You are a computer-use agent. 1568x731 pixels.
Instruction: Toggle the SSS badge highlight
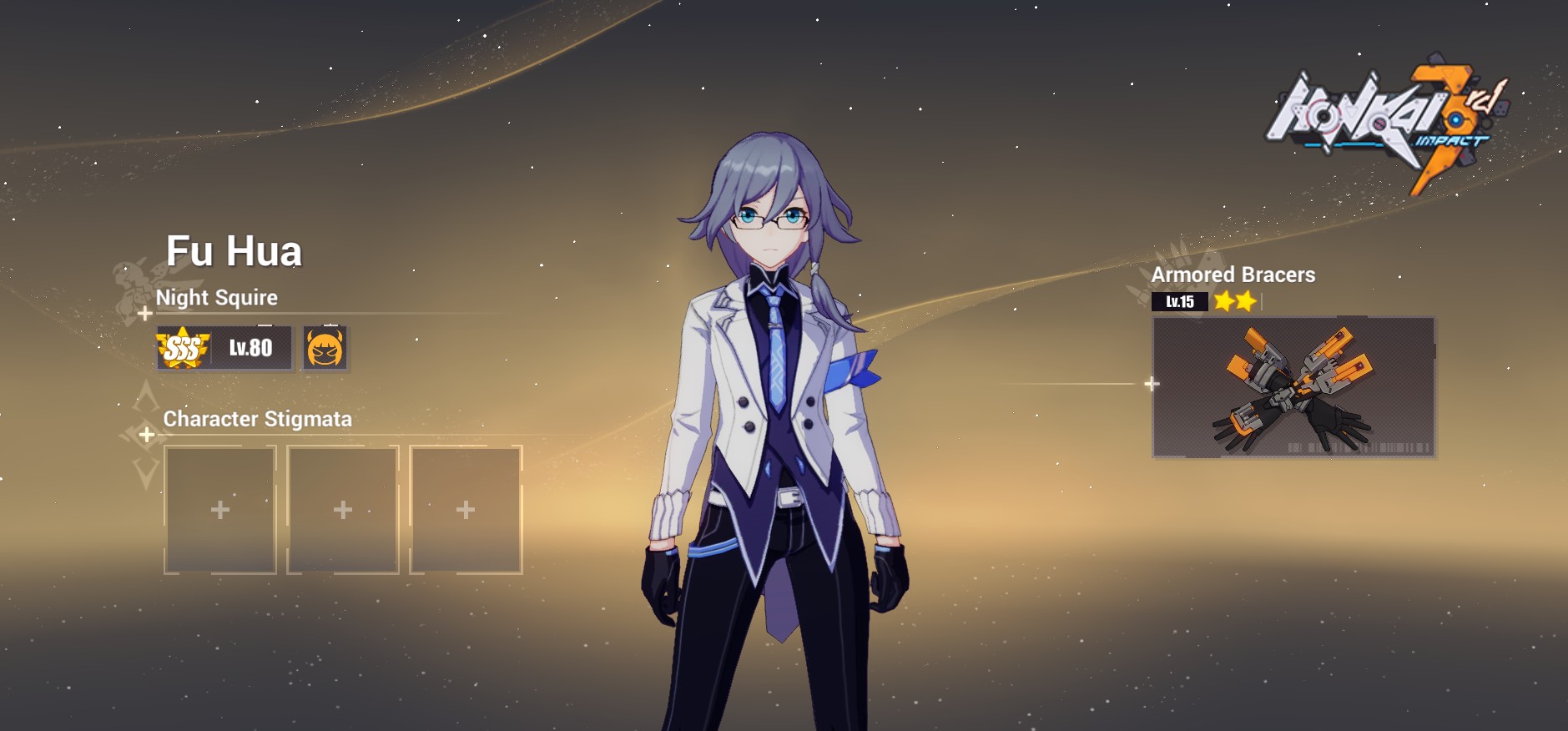185,347
